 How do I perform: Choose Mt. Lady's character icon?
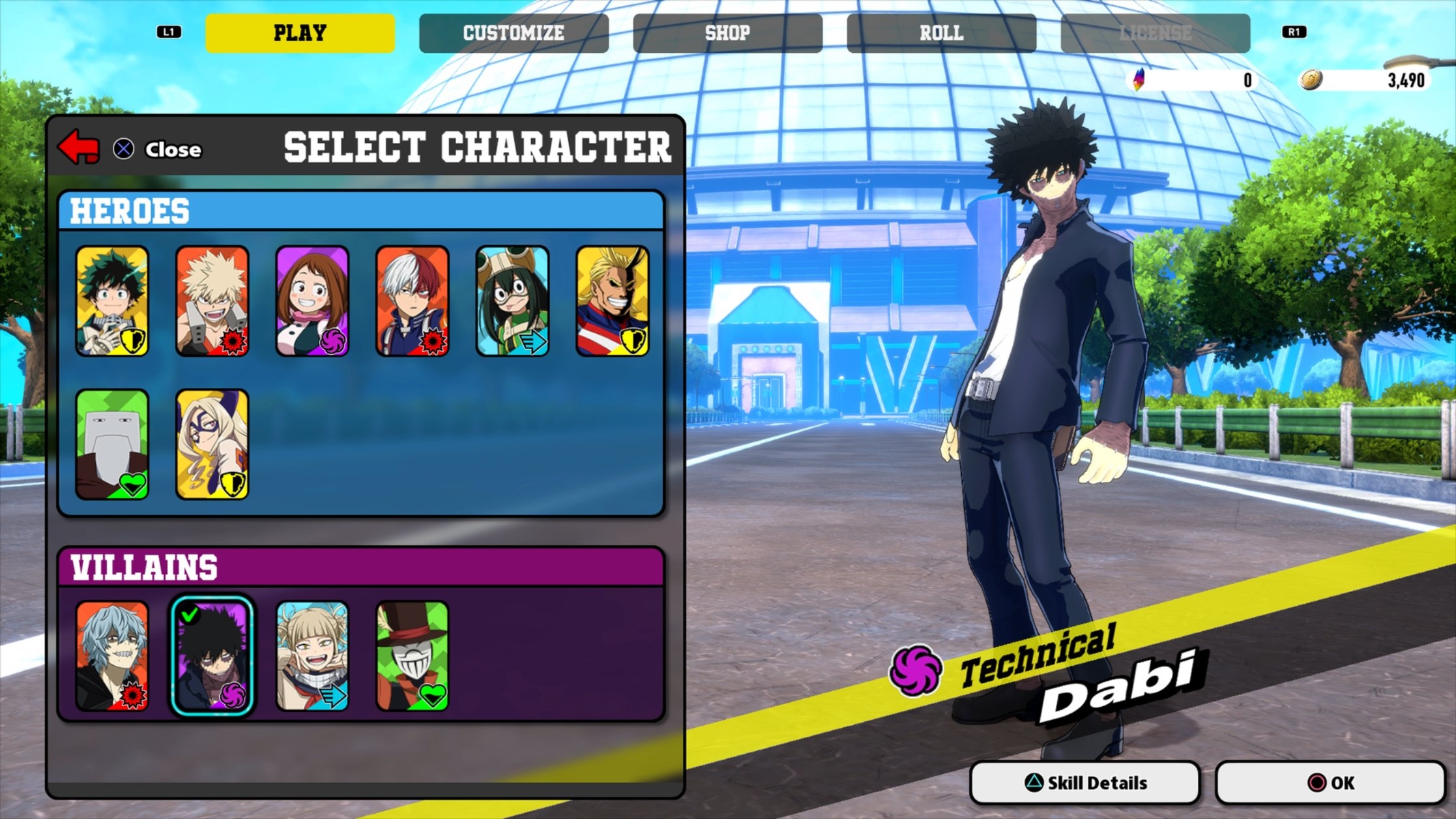212,443
